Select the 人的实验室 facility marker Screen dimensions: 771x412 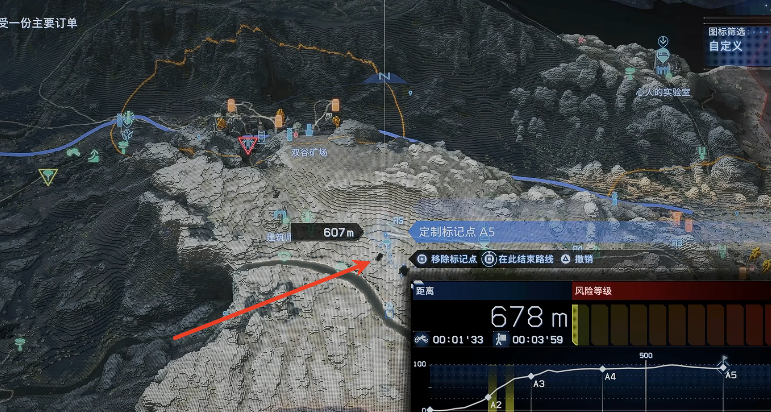[665, 89]
